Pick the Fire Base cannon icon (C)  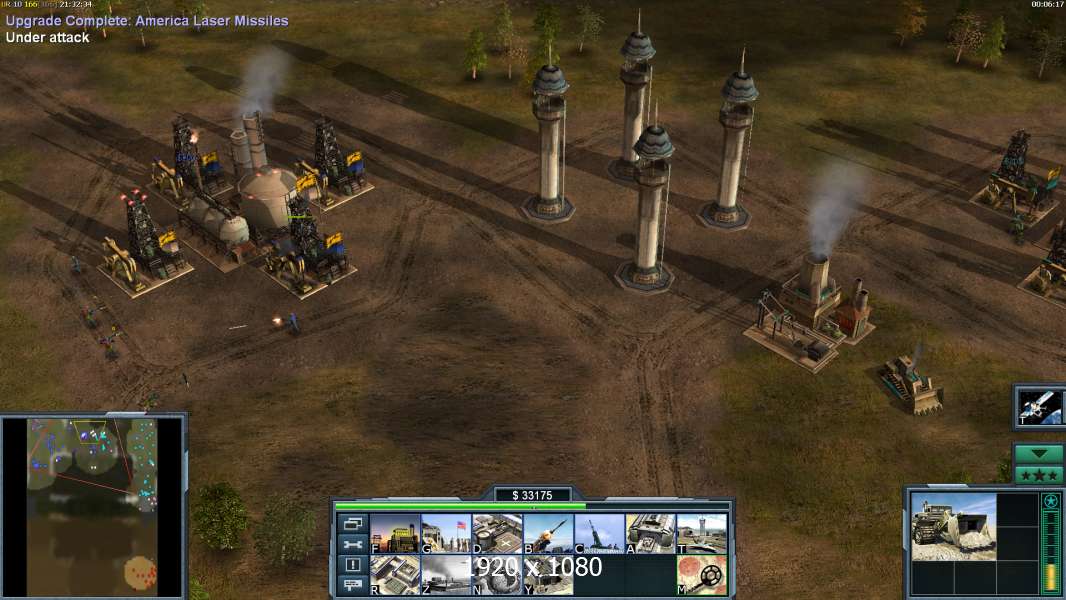coord(599,533)
